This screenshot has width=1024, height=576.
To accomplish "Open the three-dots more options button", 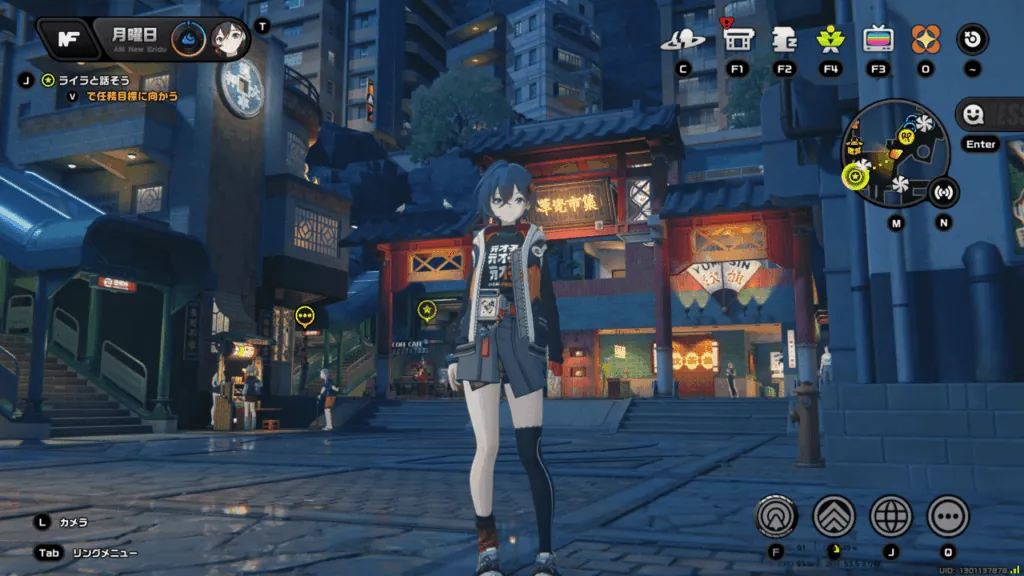I will (948, 516).
